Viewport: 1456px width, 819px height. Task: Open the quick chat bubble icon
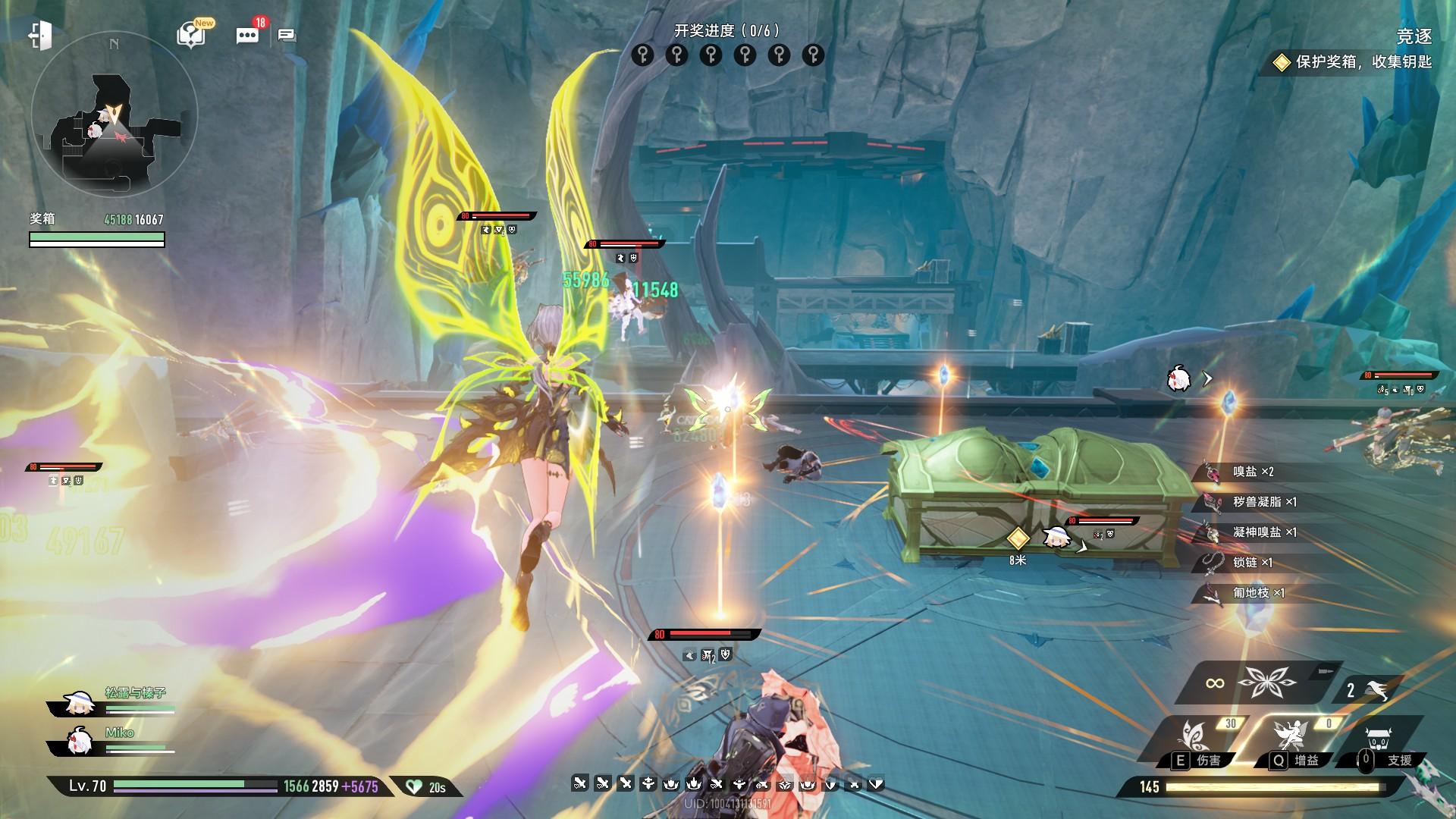[x=287, y=36]
